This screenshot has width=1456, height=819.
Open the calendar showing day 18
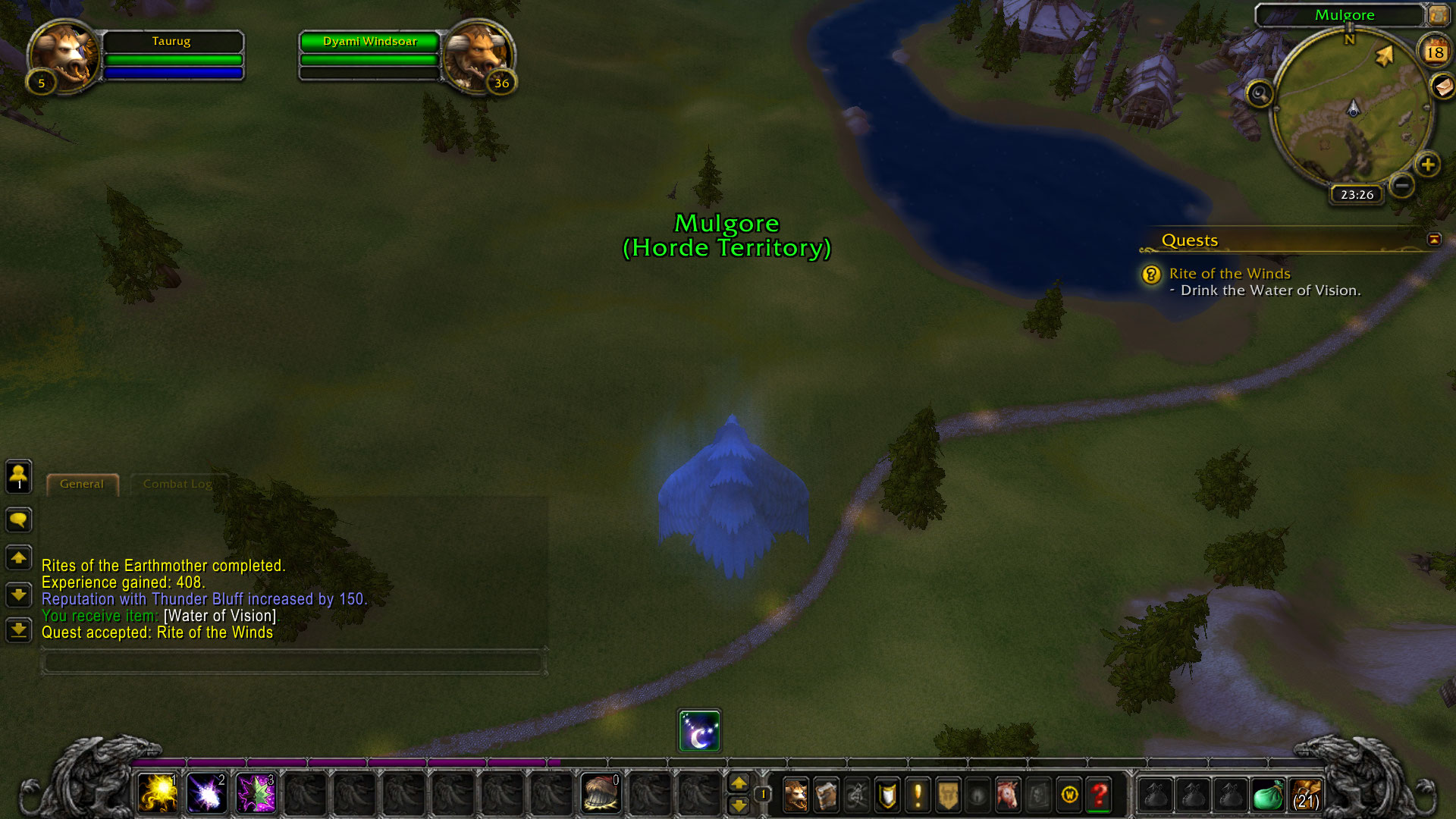click(1434, 52)
